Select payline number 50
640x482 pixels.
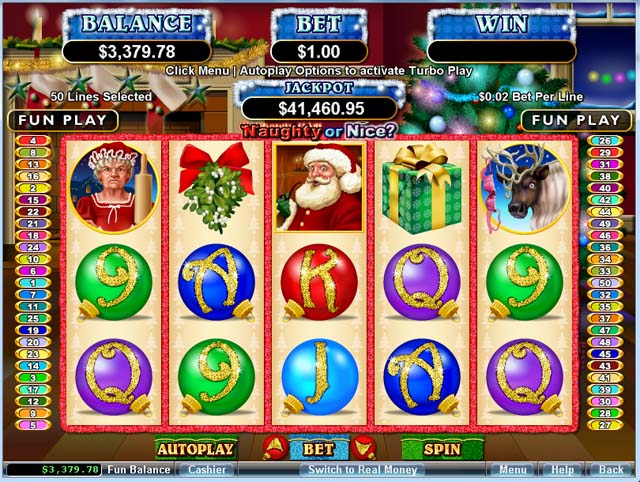[605, 283]
